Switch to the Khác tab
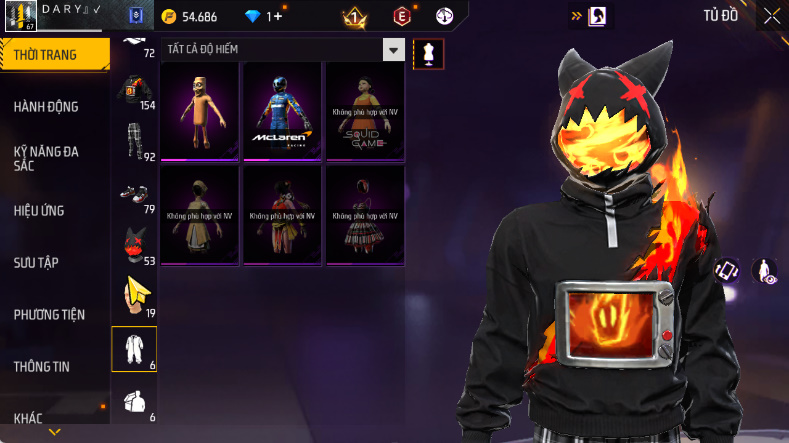 [29, 417]
